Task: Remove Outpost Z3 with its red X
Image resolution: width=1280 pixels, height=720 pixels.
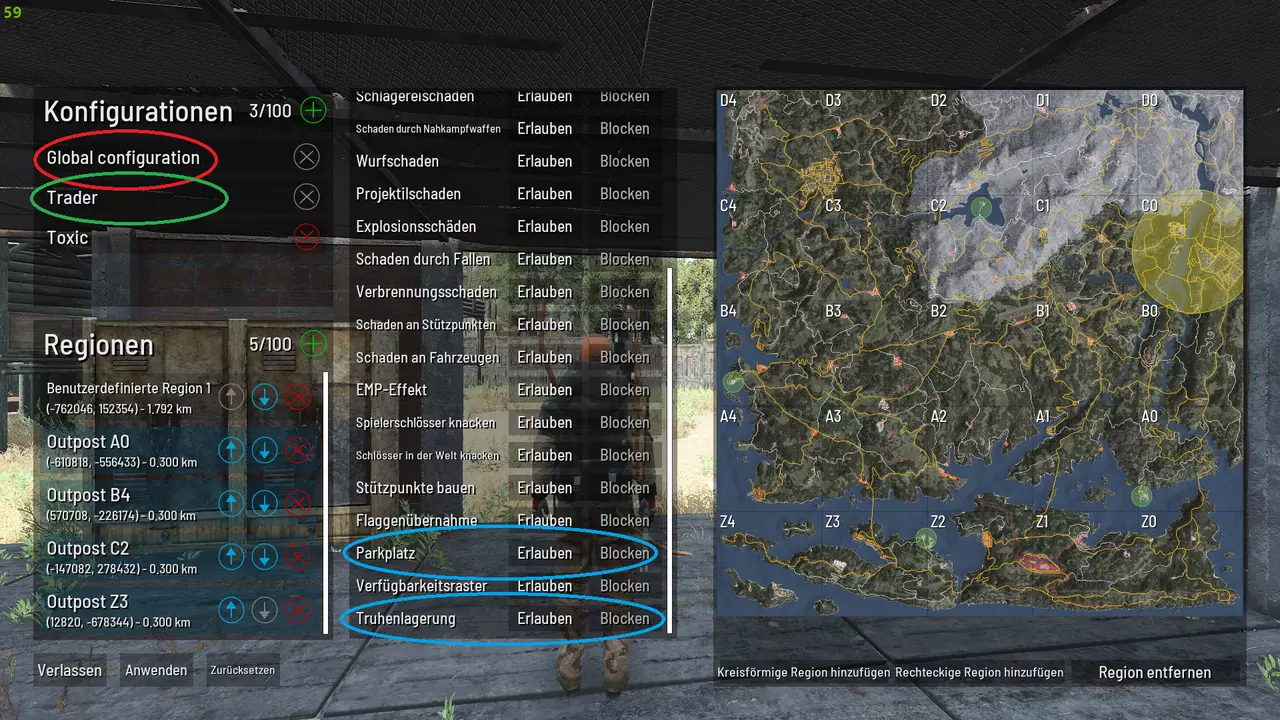Action: (297, 609)
